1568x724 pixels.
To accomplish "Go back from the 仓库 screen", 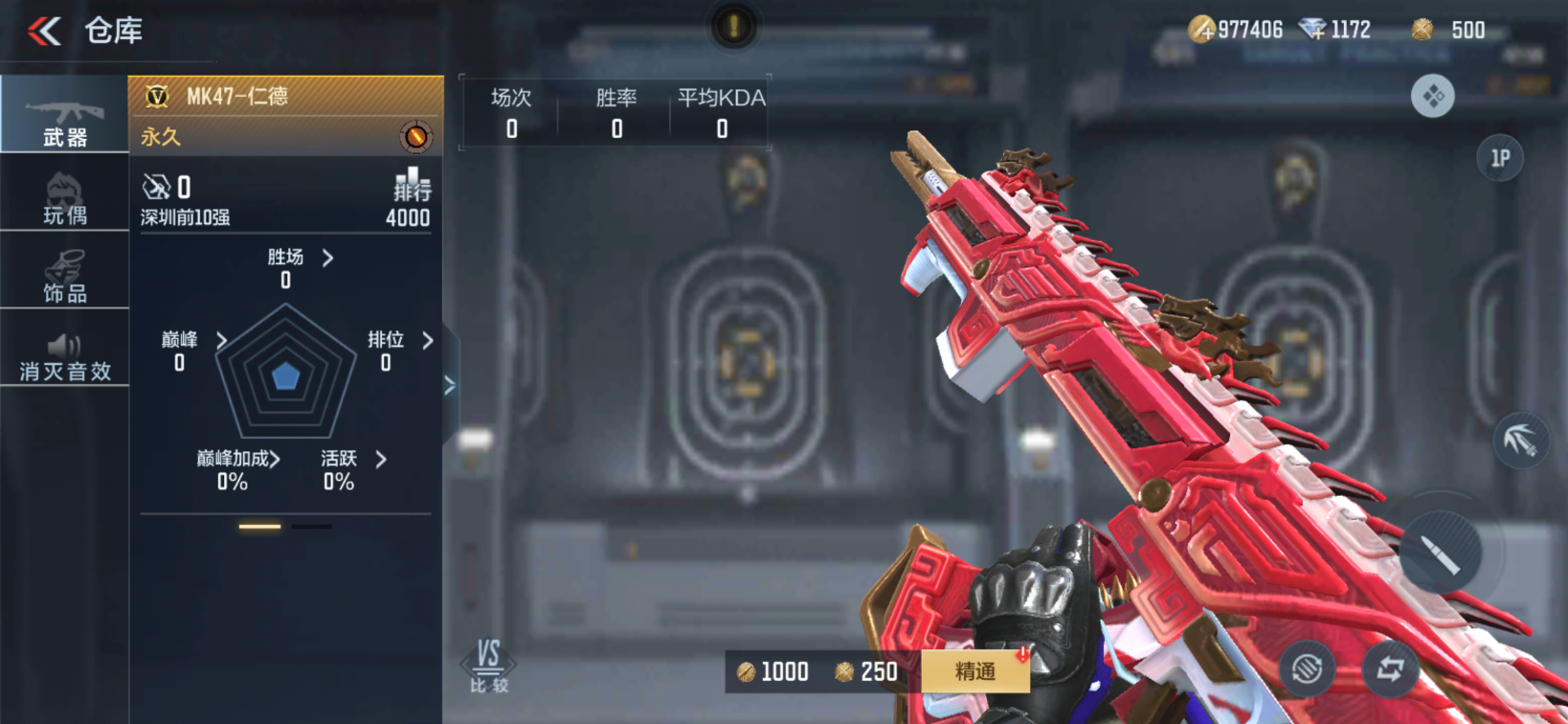I will [x=44, y=32].
